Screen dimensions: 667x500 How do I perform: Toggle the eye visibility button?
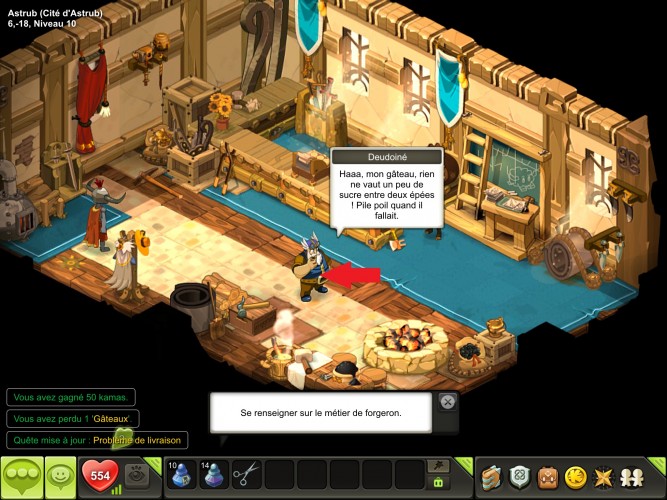tap(138, 476)
